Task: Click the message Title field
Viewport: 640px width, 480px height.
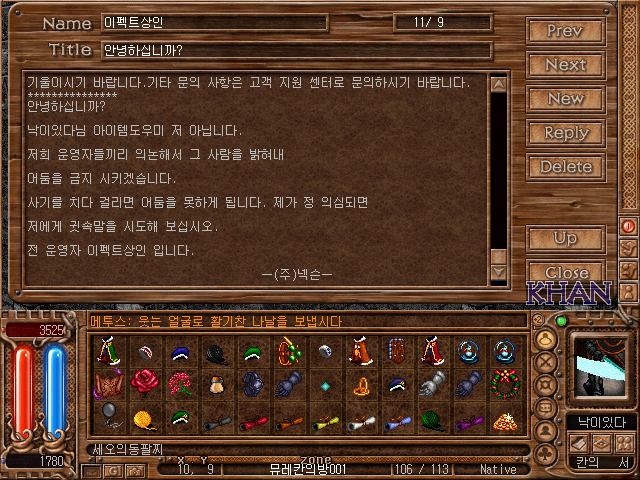Action: click(296, 50)
